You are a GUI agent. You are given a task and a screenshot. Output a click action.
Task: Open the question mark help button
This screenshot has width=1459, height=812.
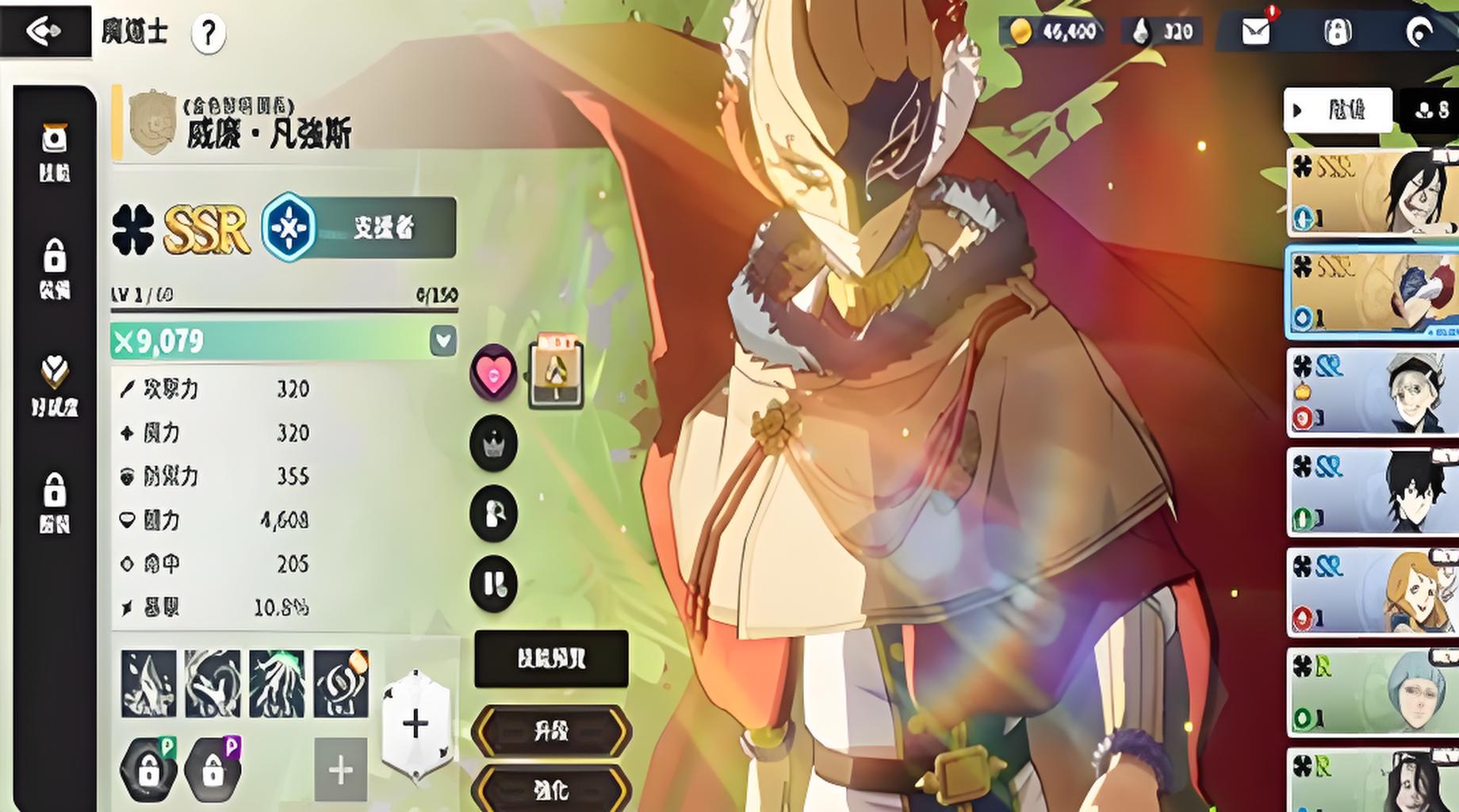click(x=209, y=33)
